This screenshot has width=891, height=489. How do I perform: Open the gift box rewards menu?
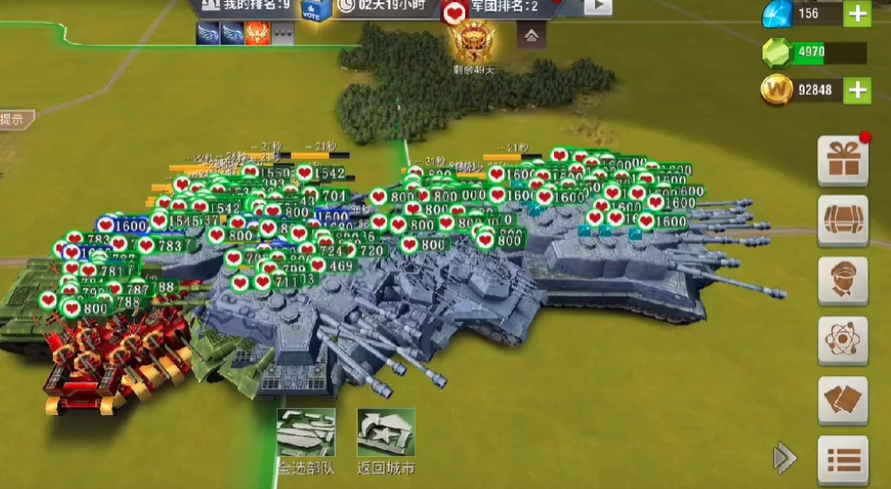coord(842,160)
